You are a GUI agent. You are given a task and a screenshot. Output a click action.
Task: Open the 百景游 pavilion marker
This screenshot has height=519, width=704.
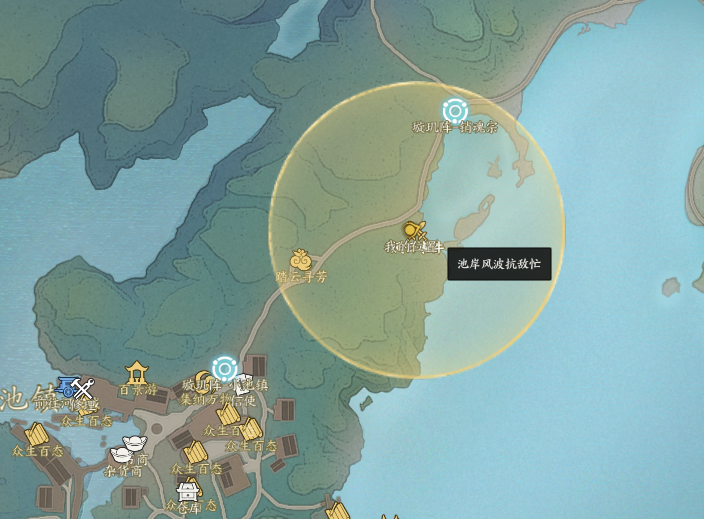(137, 373)
